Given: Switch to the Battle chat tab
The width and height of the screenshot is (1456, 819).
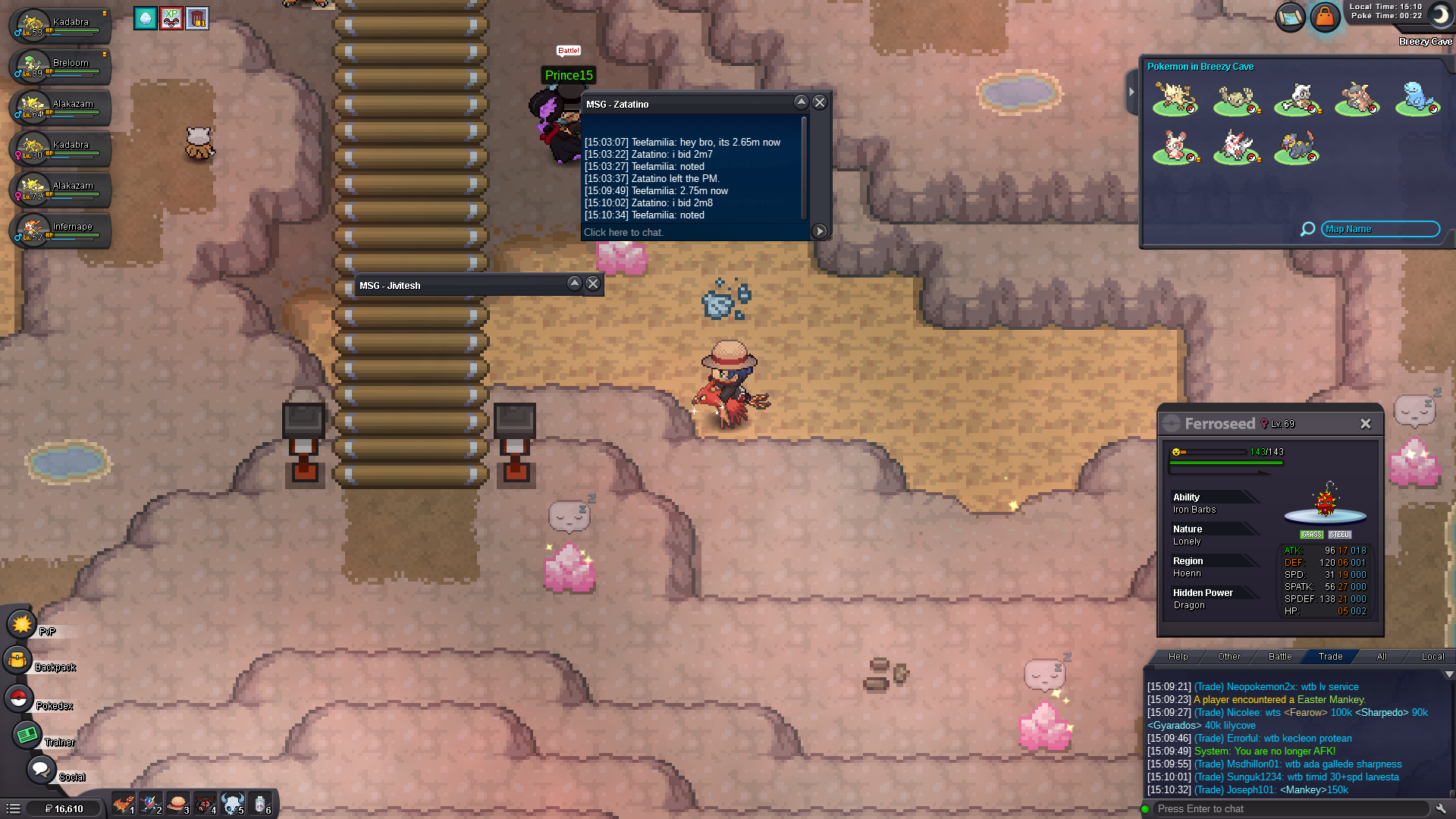Looking at the screenshot, I should coord(1280,657).
